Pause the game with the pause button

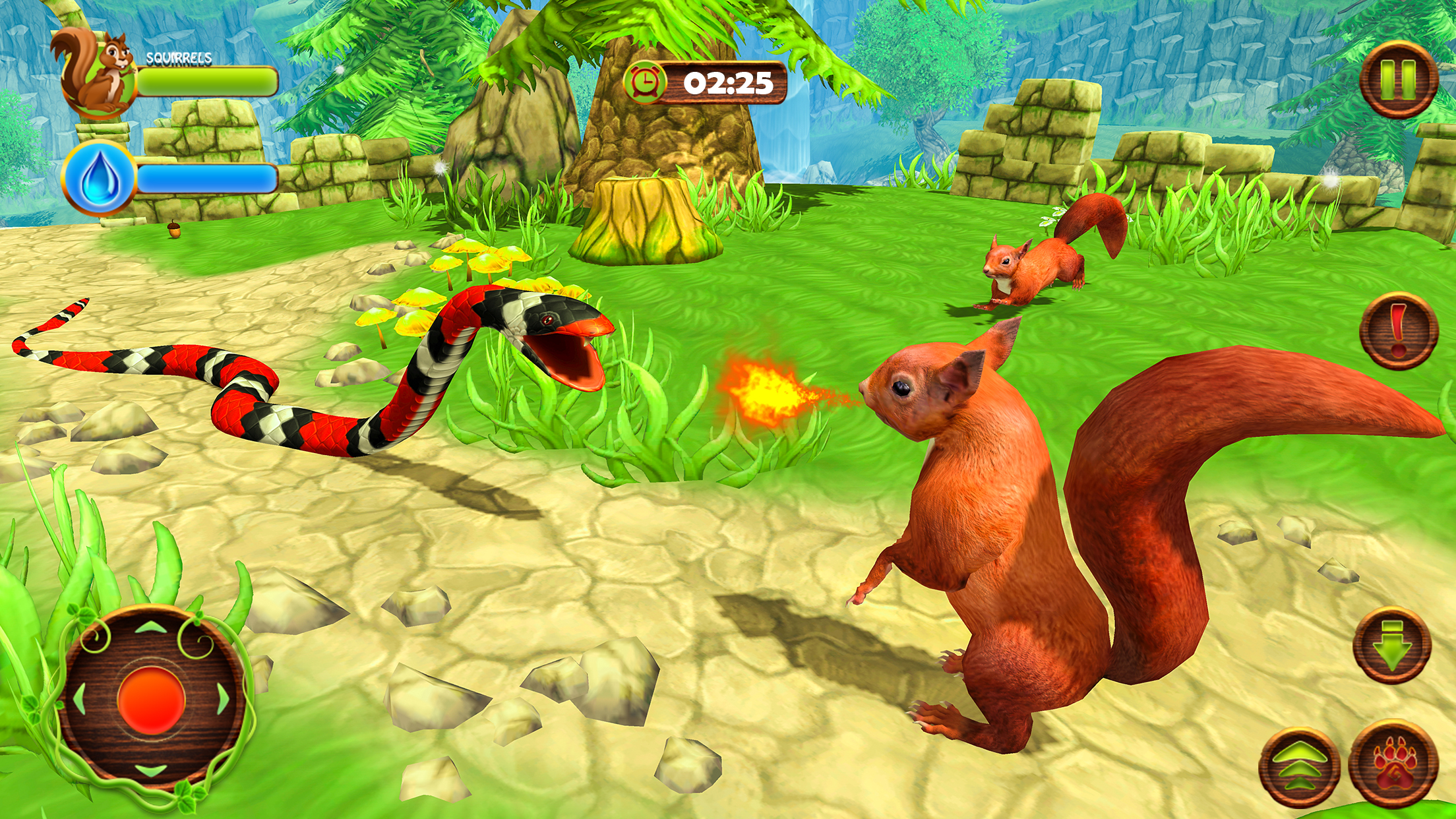pyautogui.click(x=1398, y=80)
